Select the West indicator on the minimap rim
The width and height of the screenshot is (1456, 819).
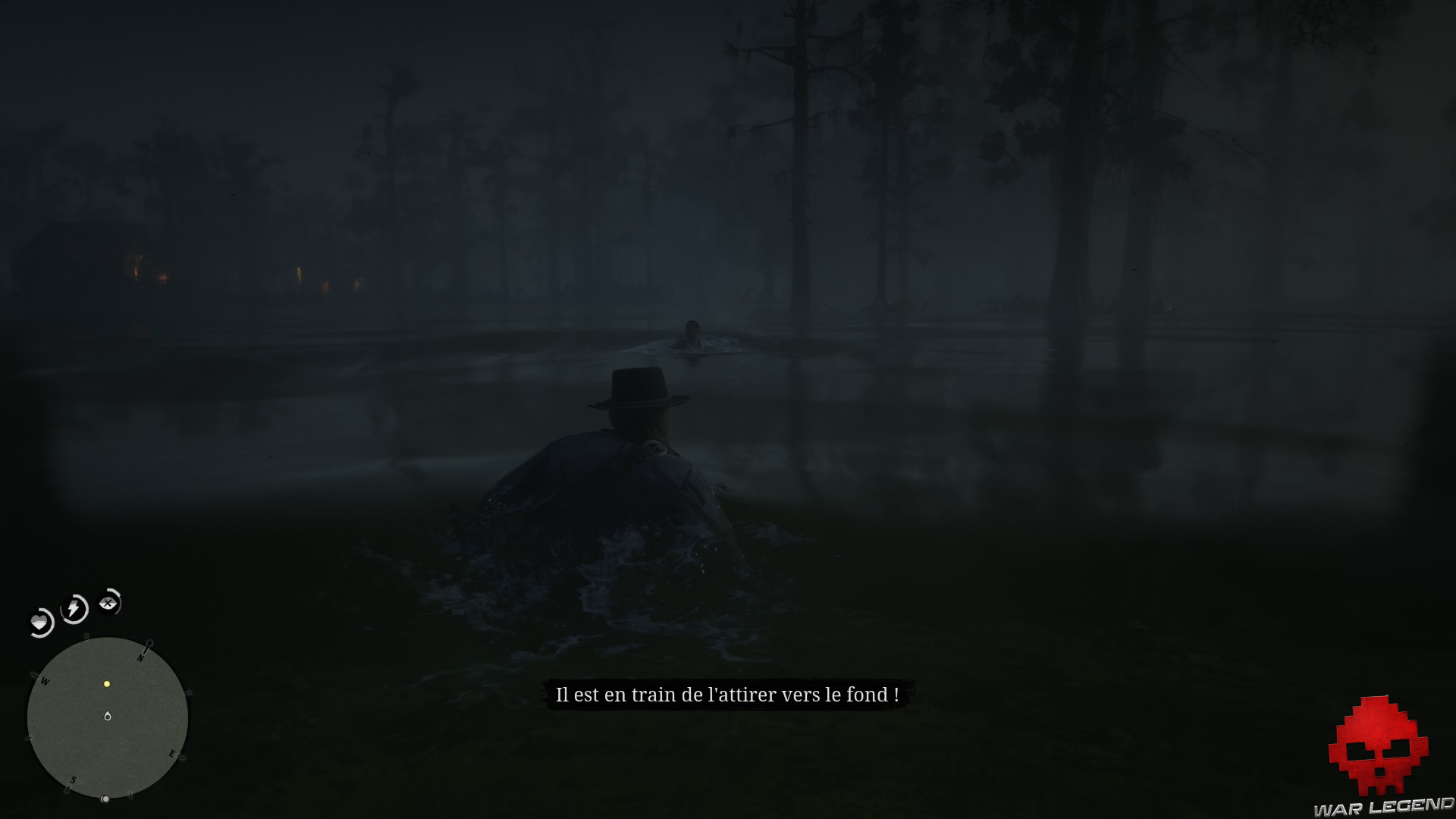click(x=44, y=681)
